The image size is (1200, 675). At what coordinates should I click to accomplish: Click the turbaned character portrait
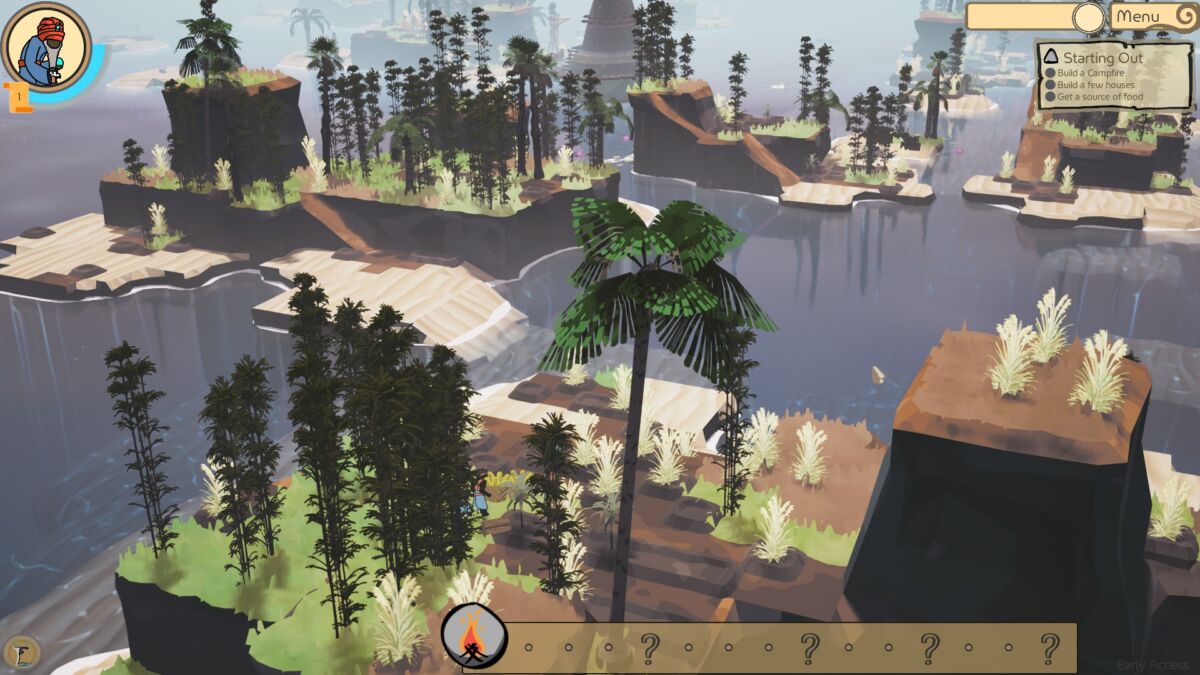pyautogui.click(x=47, y=47)
